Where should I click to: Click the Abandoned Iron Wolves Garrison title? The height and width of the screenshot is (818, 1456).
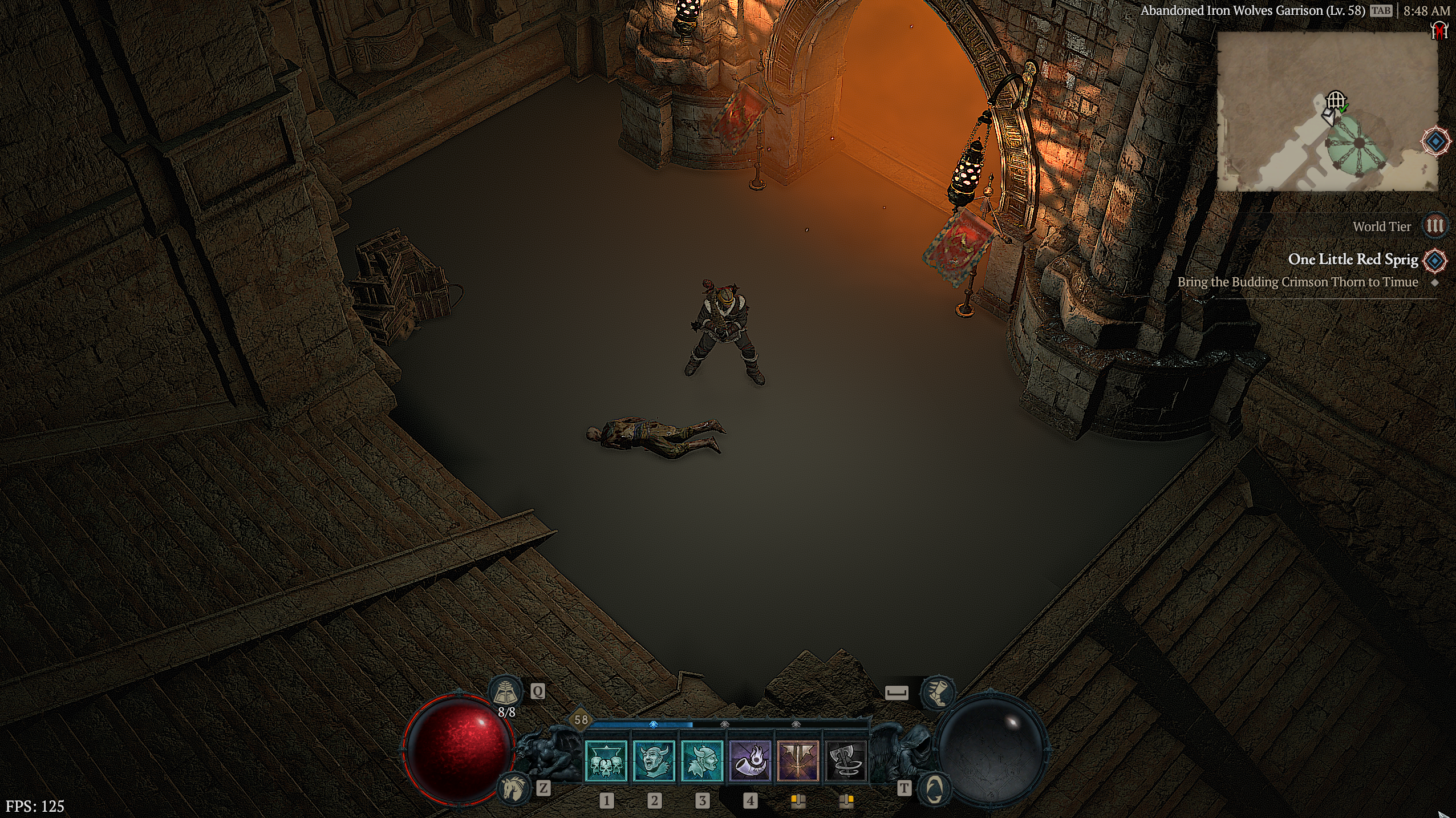click(x=1252, y=11)
